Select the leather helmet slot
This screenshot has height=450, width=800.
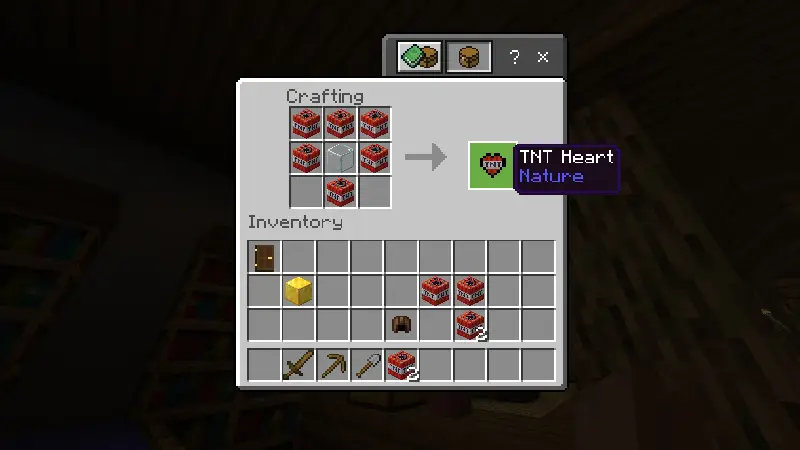point(402,325)
